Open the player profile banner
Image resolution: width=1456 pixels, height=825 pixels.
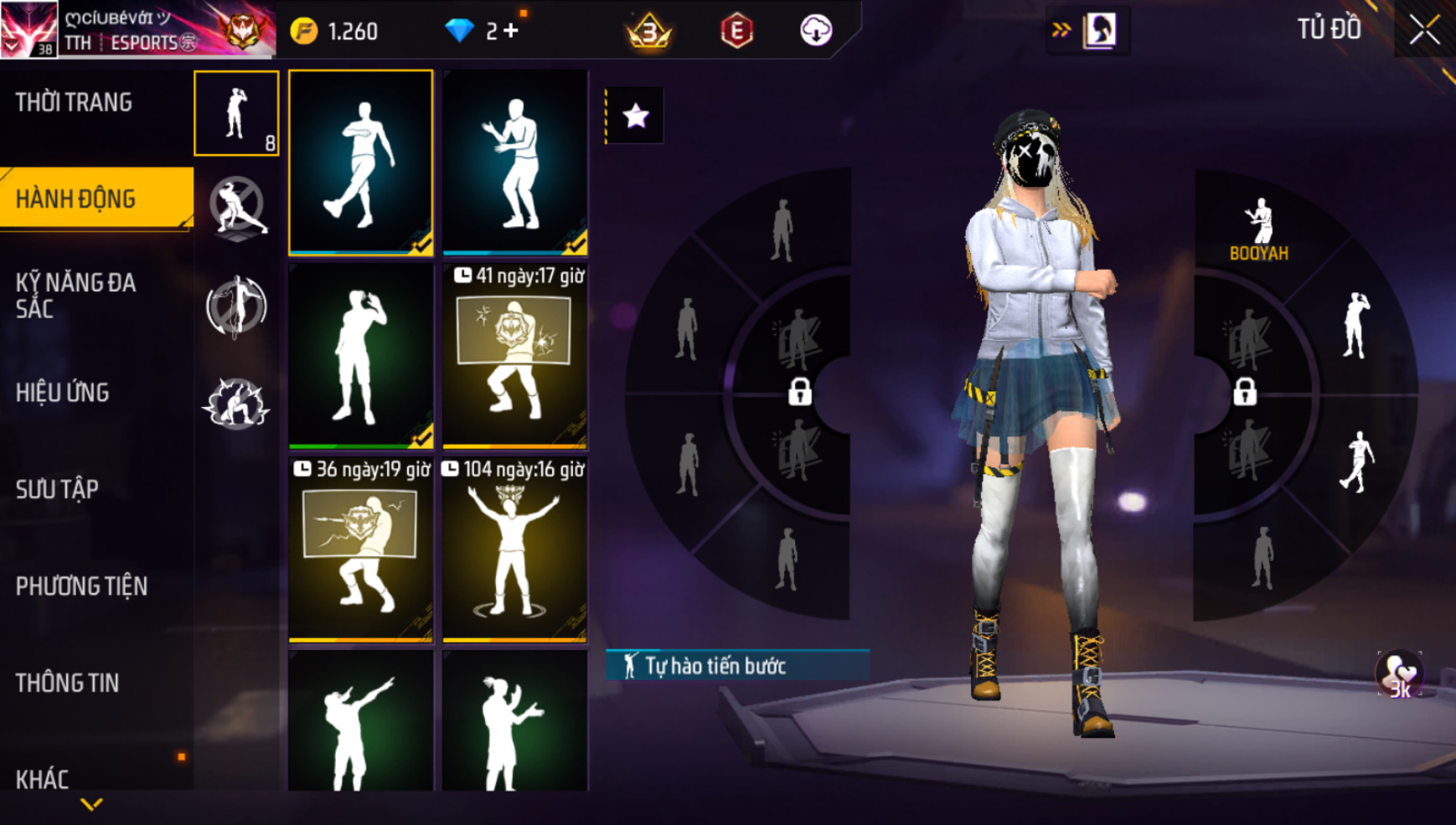click(138, 30)
